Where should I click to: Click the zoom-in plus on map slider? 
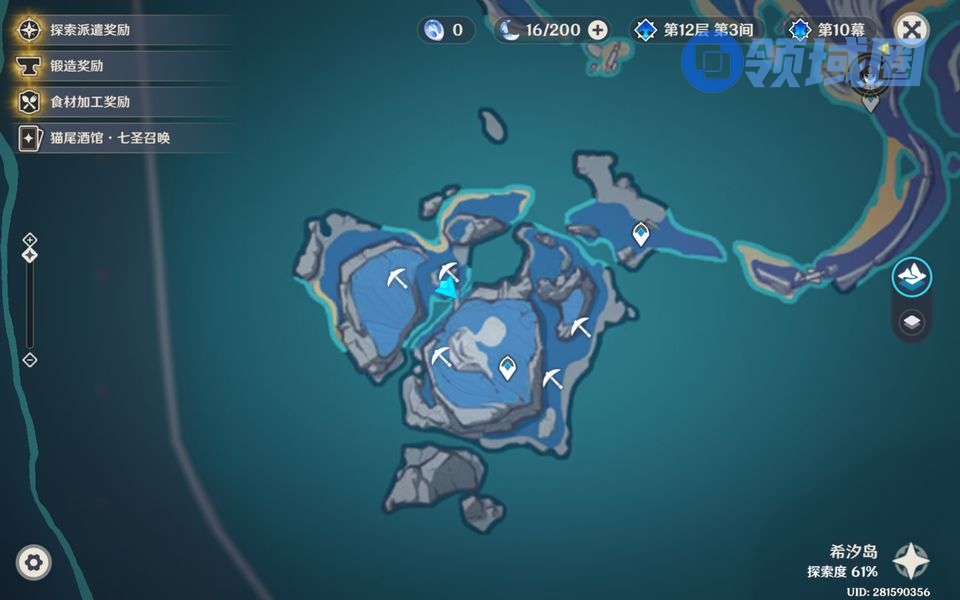coord(30,239)
